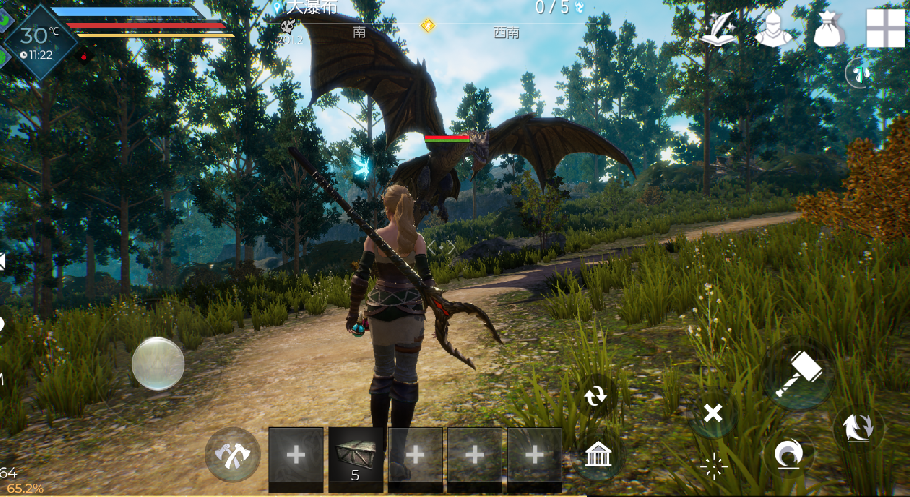Tap the double-arrow jump button

click(x=857, y=427)
